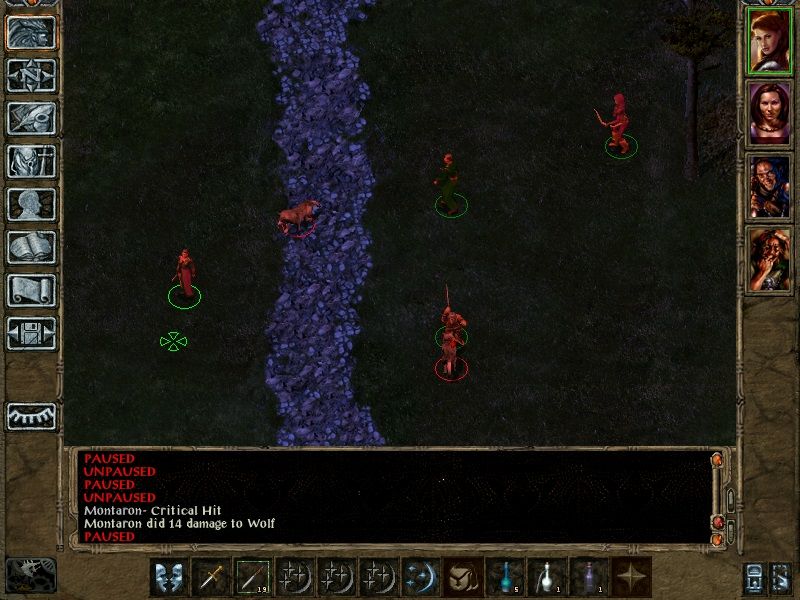This screenshot has height=600, width=800.
Task: Activate the guard button on action bar
Action: click(168, 577)
